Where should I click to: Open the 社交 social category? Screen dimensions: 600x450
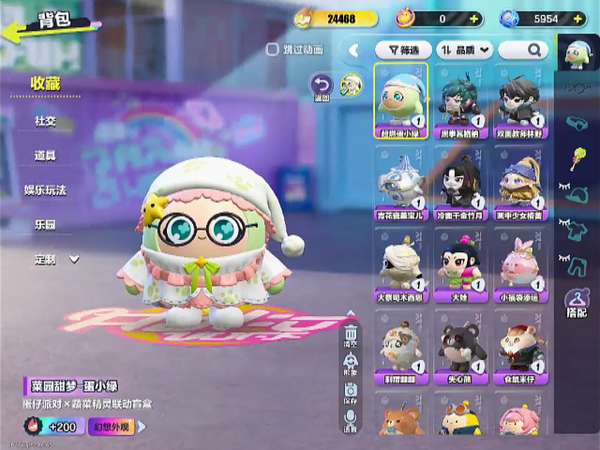[46, 120]
